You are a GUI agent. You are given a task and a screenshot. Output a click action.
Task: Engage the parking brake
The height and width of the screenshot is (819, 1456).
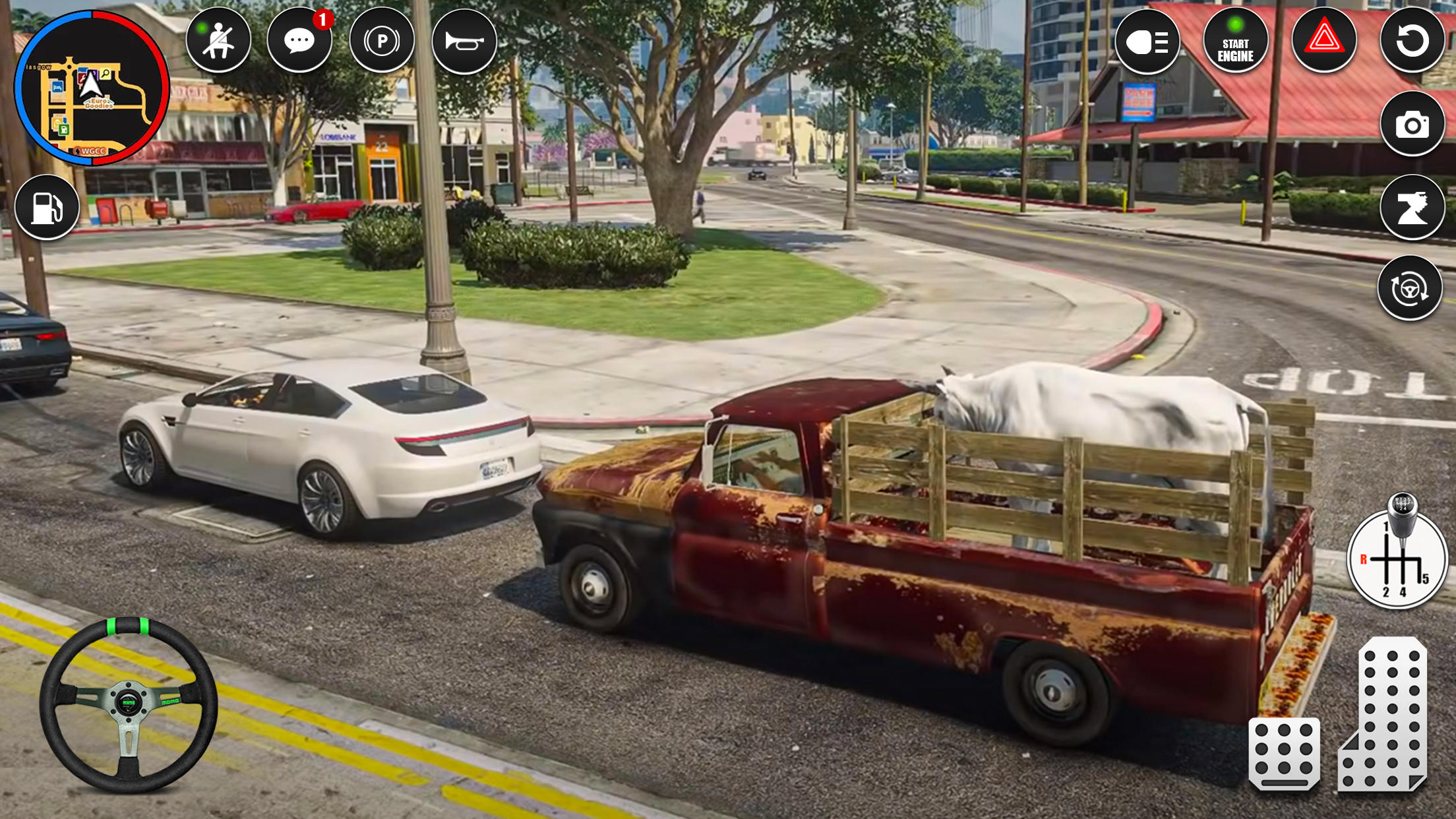[x=381, y=40]
